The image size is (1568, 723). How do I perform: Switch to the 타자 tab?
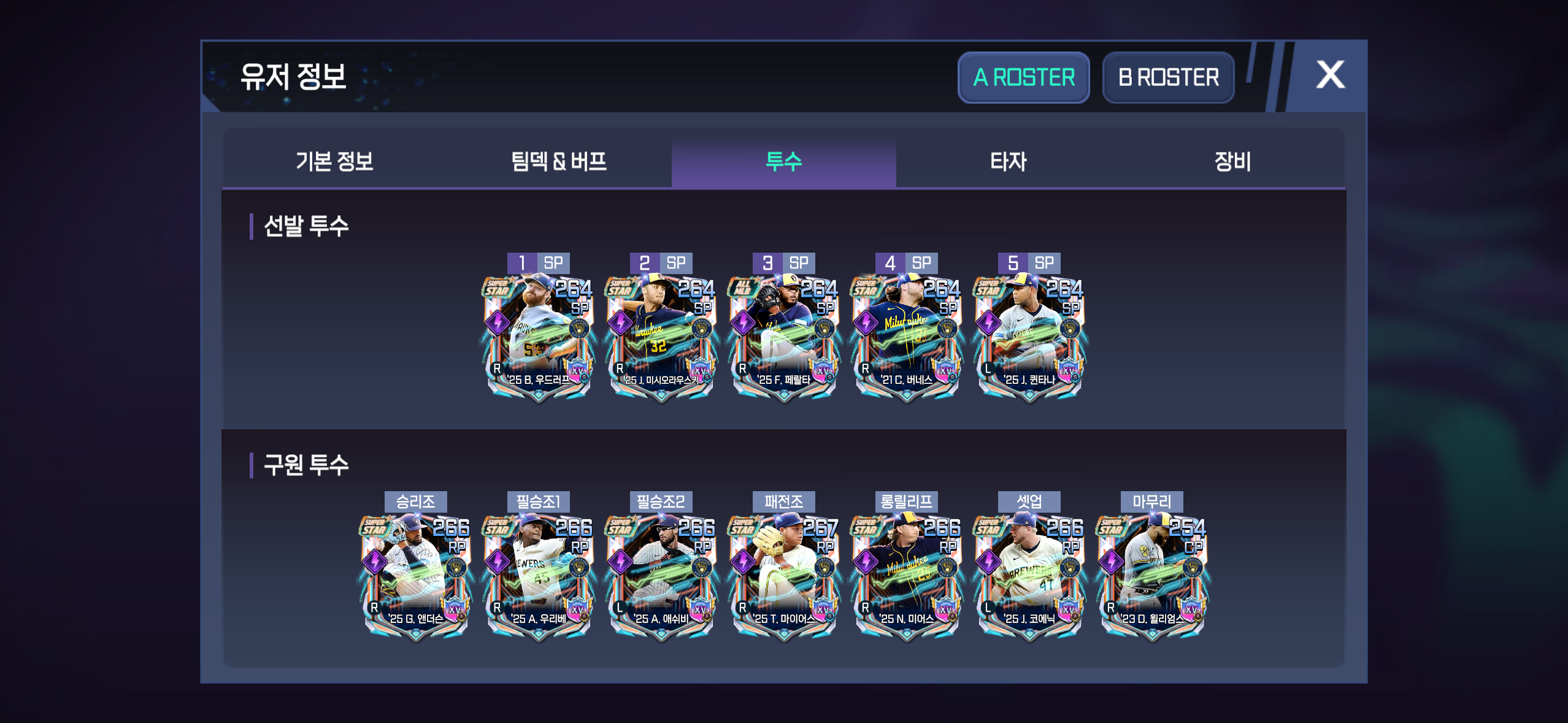(1008, 161)
